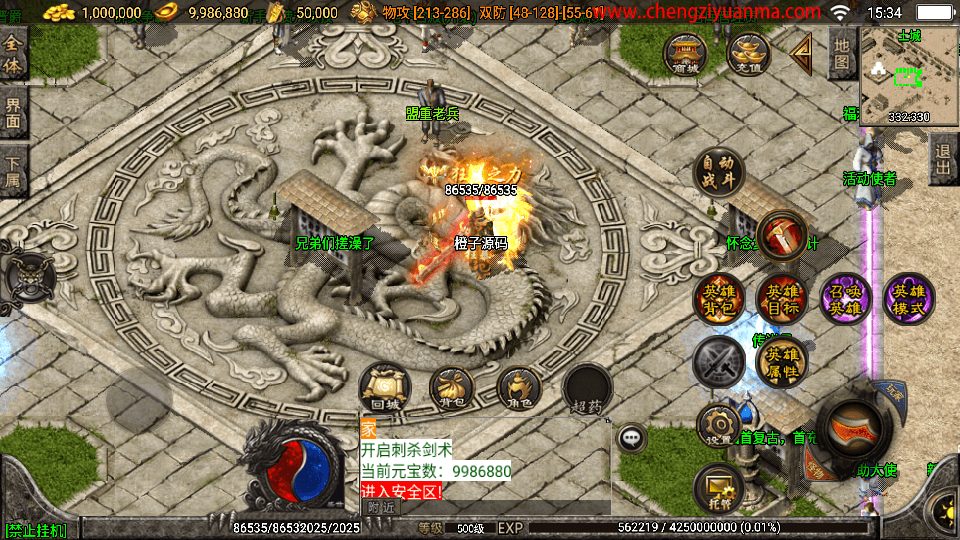Open the 地图 map button
960x540 pixels.
point(842,54)
